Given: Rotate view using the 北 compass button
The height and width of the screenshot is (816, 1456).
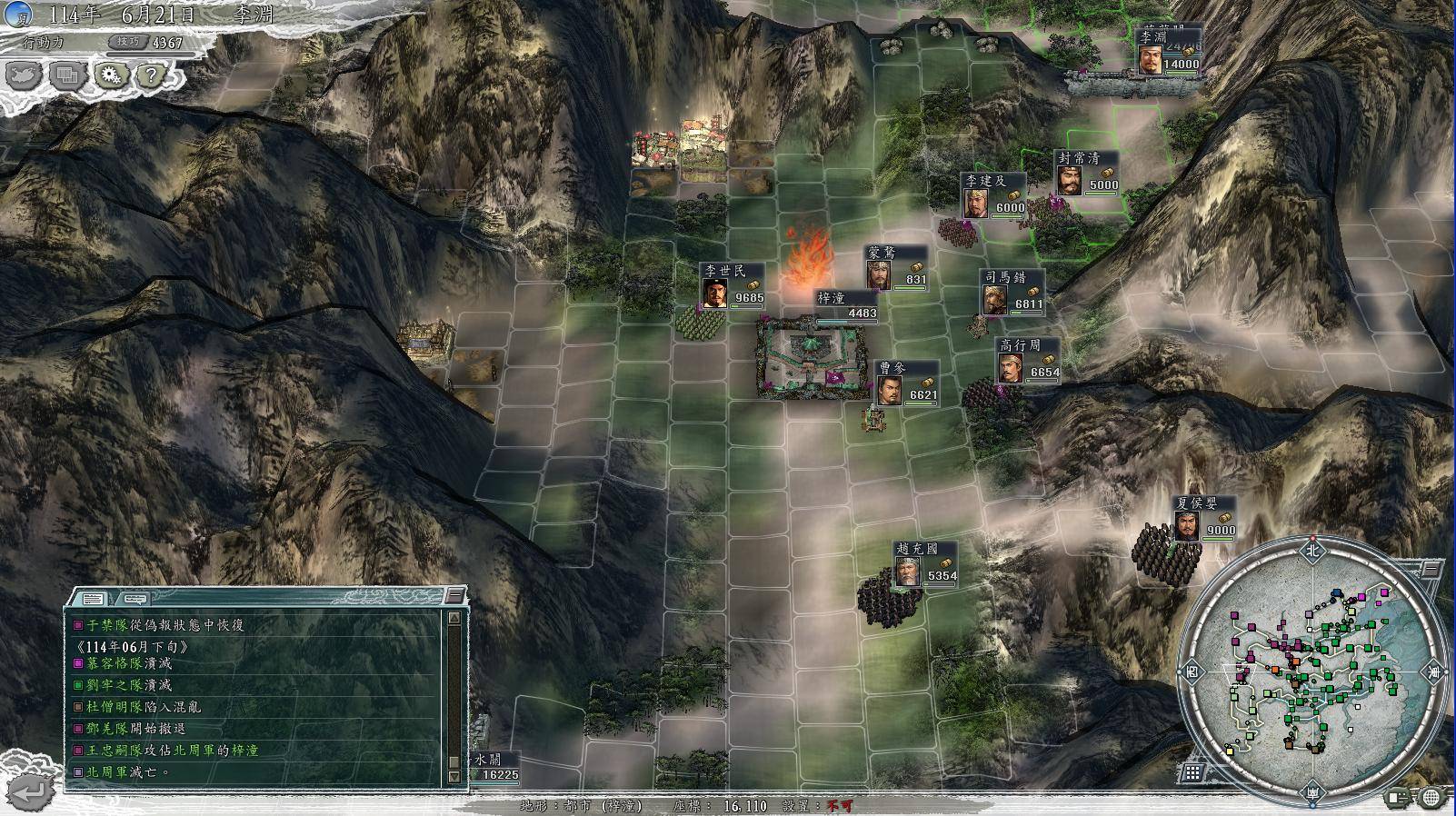Looking at the screenshot, I should click(1311, 550).
